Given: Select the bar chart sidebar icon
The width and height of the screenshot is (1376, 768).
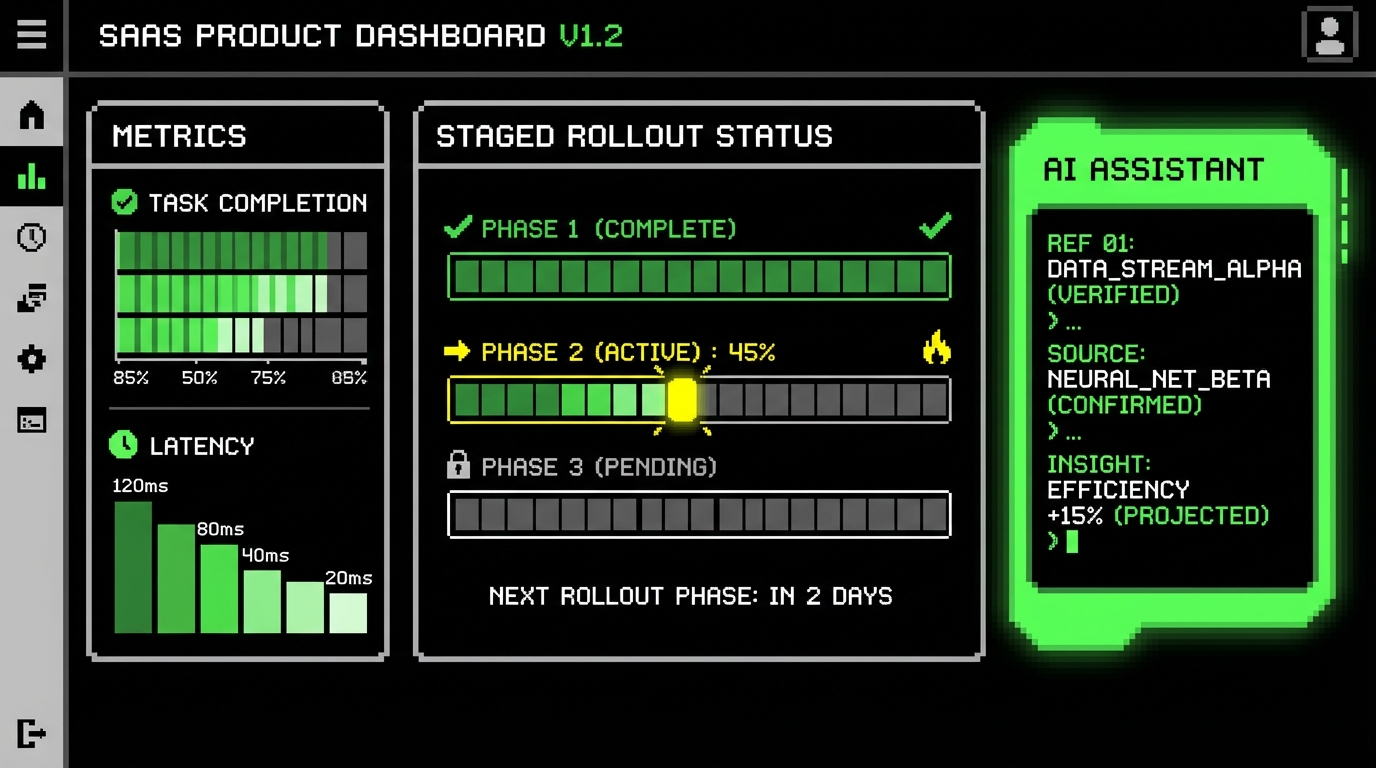Looking at the screenshot, I should tap(32, 177).
